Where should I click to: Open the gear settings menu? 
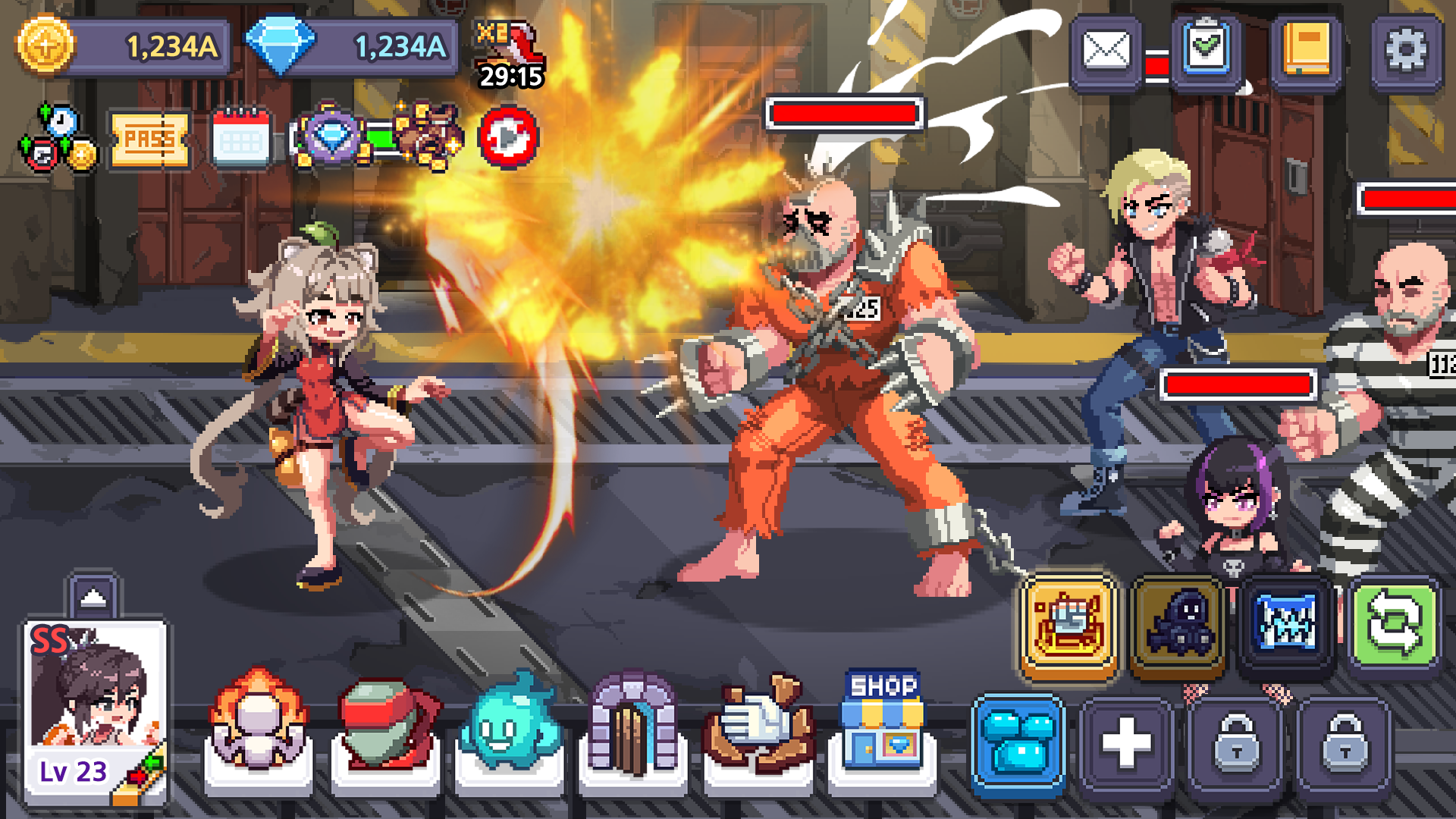1406,51
